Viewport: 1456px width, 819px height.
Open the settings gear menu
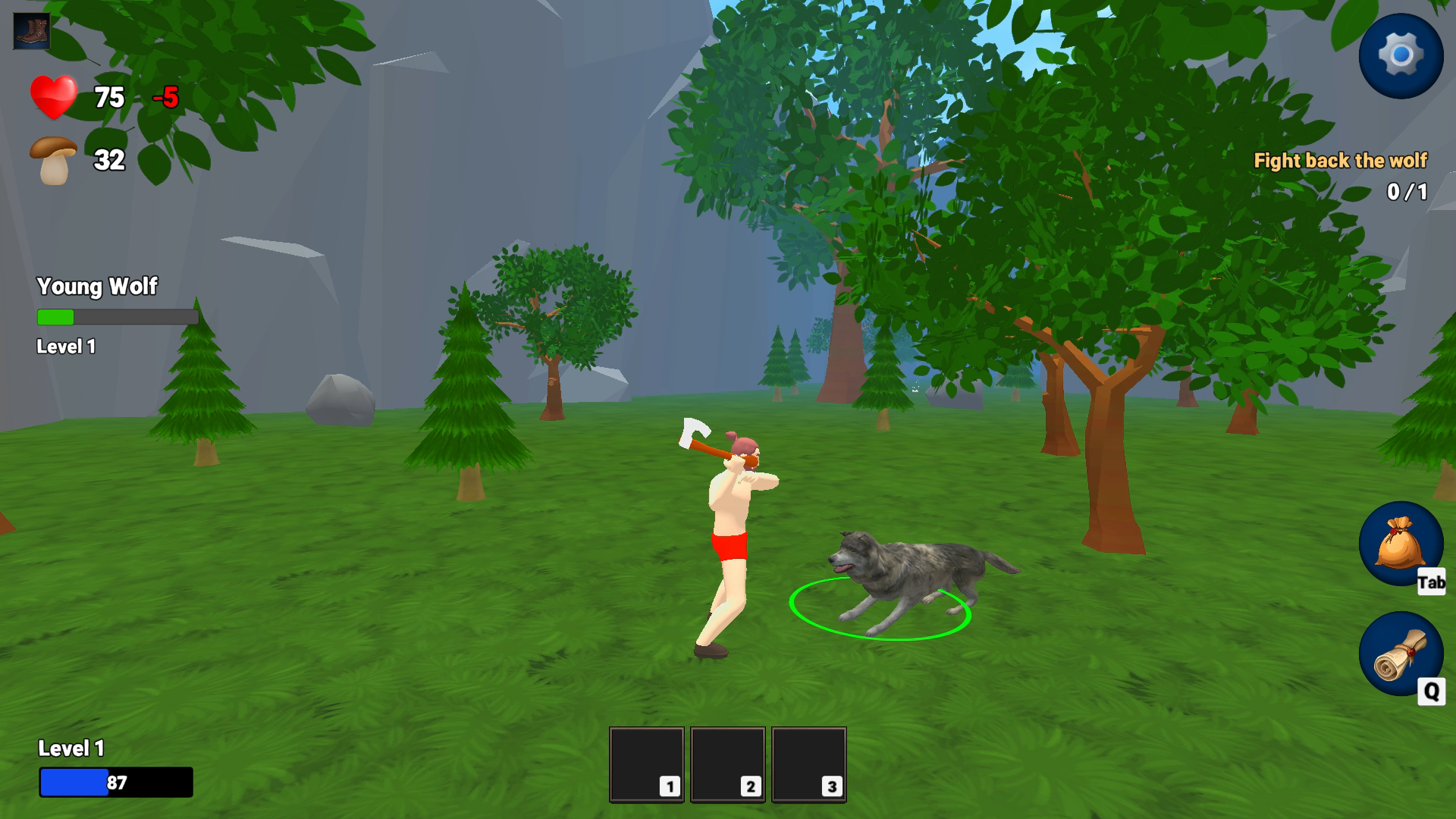[1400, 55]
